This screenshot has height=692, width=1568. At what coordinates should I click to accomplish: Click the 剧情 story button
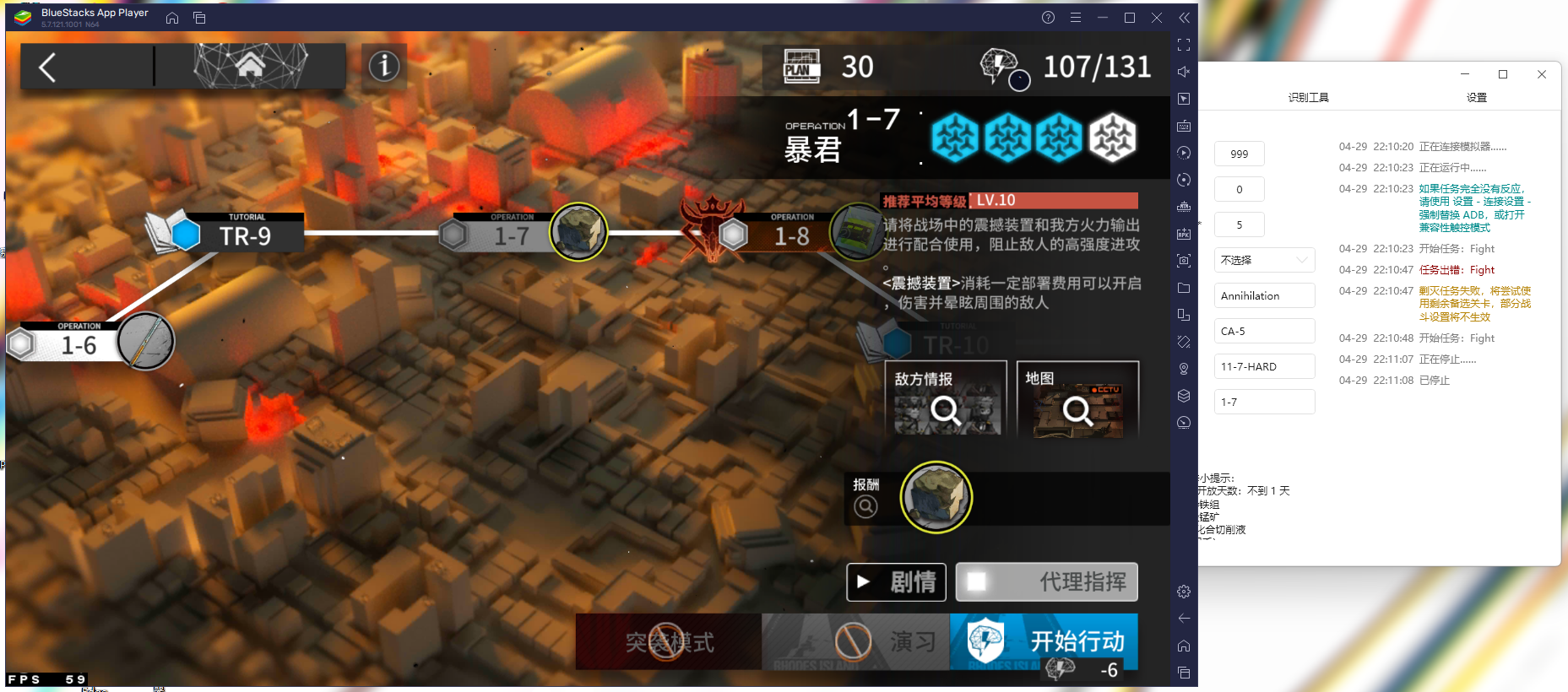(896, 581)
